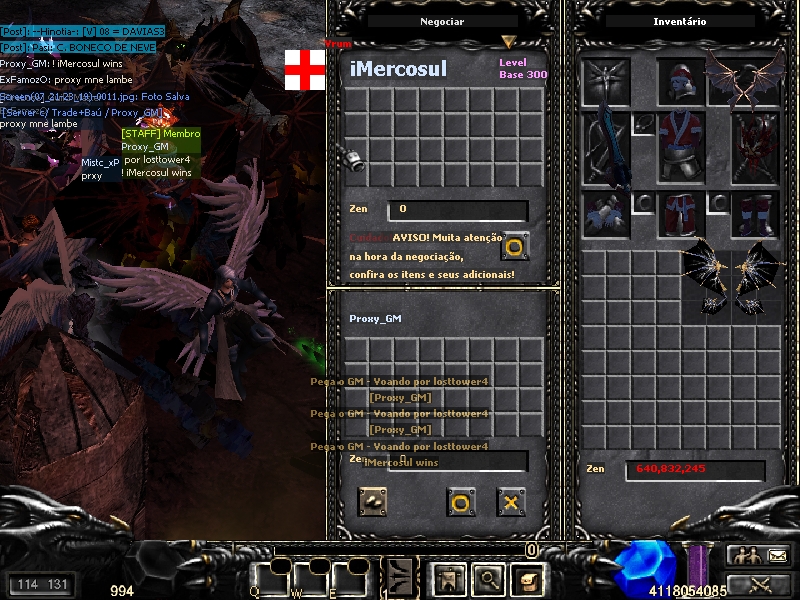Open the crossed swords guild button
The height and width of the screenshot is (600, 800).
pyautogui.click(x=758, y=583)
